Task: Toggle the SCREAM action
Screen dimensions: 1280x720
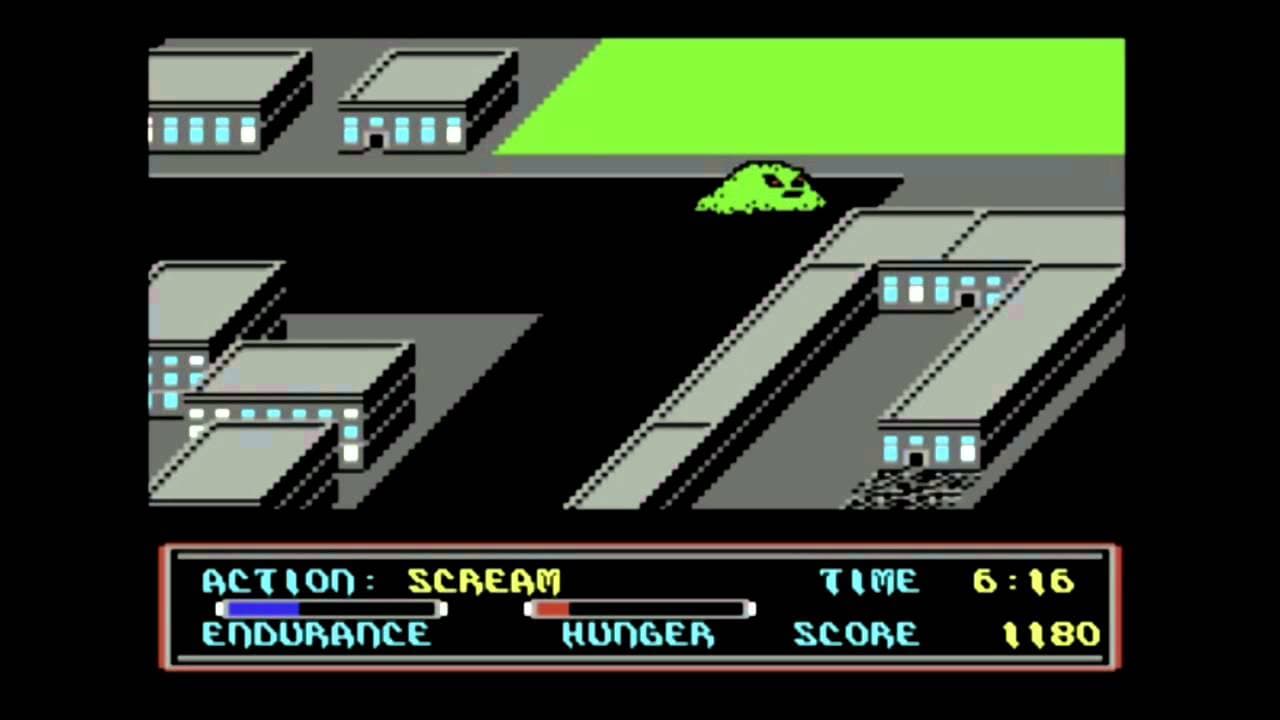Action: (x=483, y=582)
